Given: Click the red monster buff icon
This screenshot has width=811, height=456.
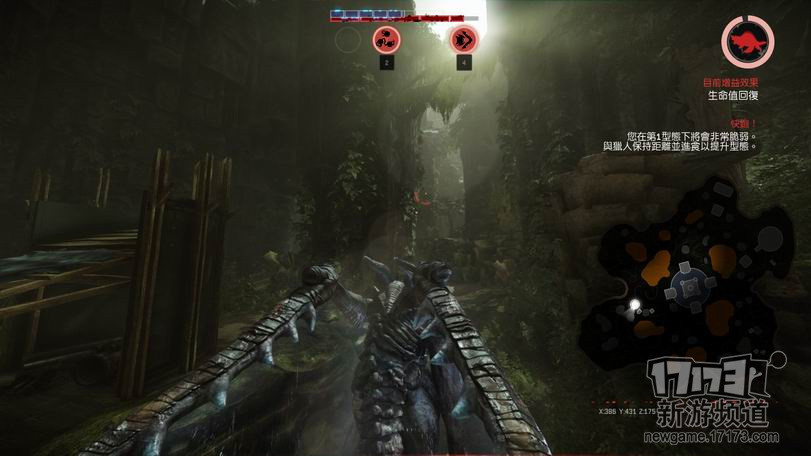Looking at the screenshot, I should point(747,42).
